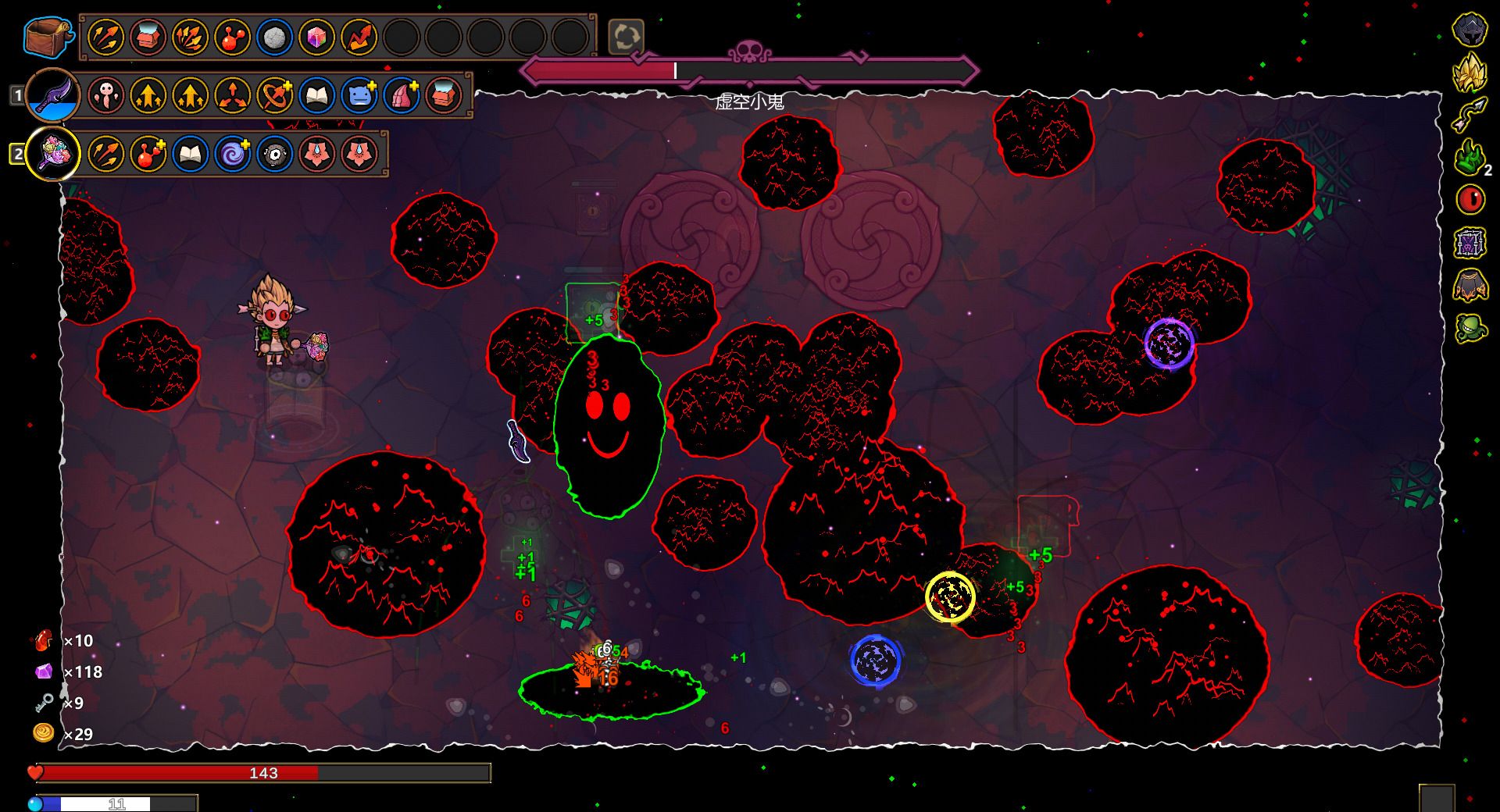
Task: Select the purple spiral vortex spell
Action: pyautogui.click(x=232, y=153)
